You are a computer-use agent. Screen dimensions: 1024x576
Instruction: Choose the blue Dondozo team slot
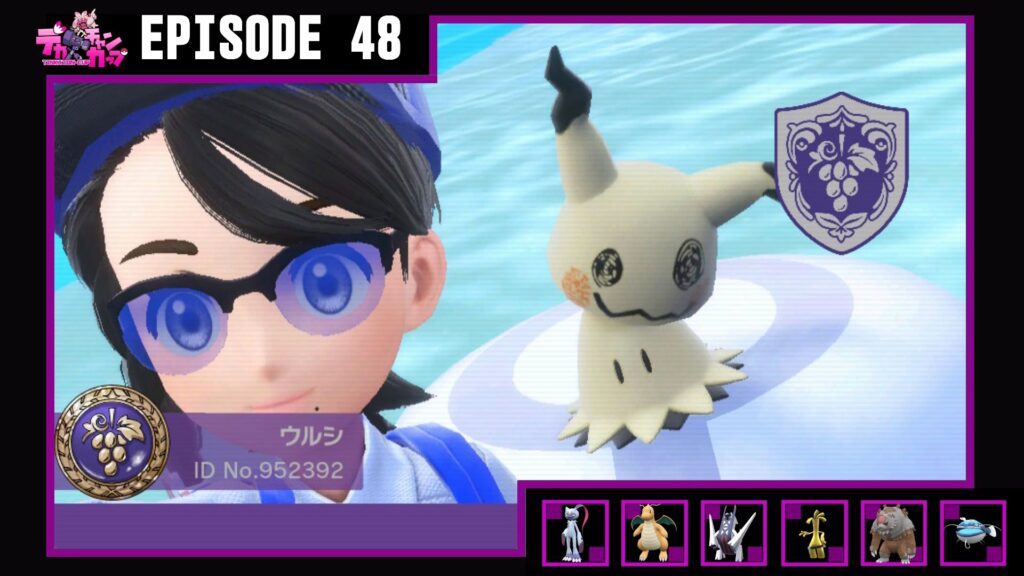[972, 533]
